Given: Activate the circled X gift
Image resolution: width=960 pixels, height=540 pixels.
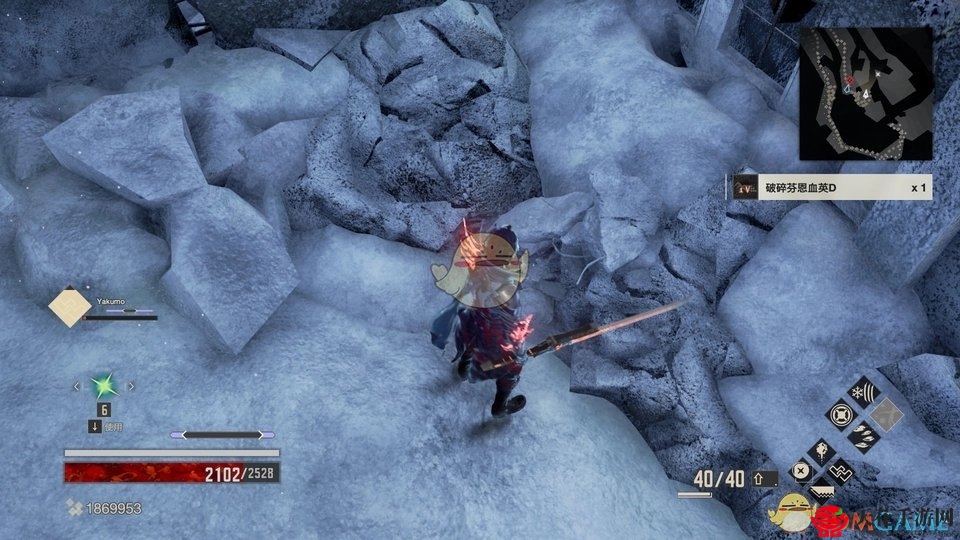Looking at the screenshot, I should click(x=801, y=472).
